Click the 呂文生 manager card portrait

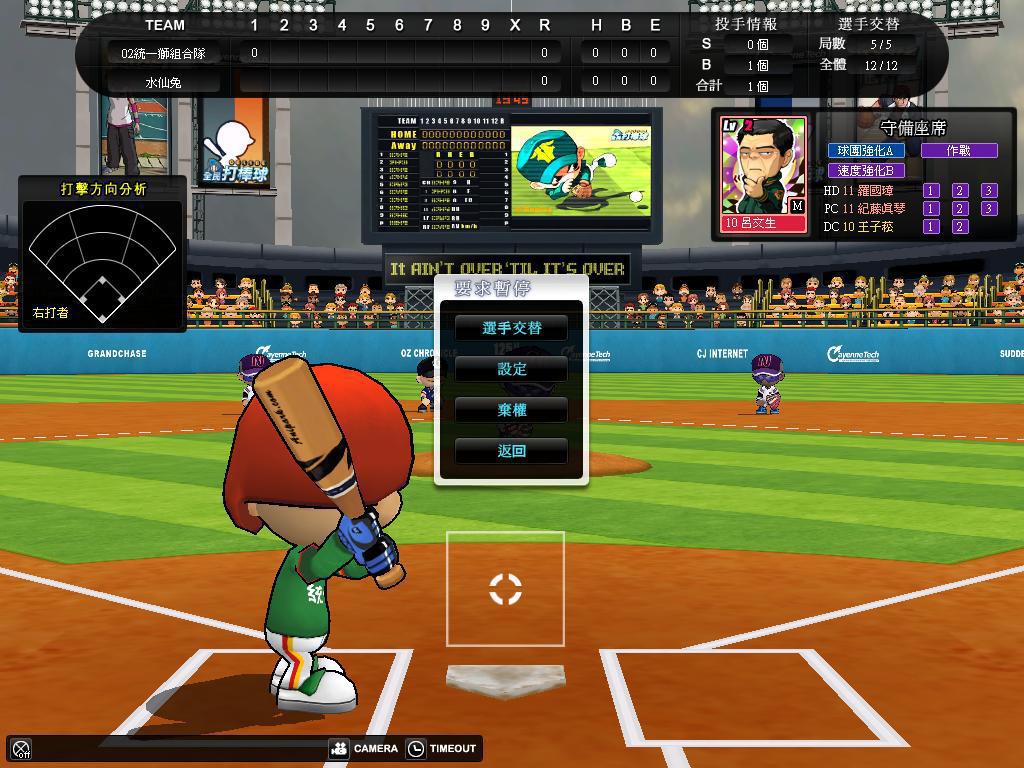pos(763,172)
